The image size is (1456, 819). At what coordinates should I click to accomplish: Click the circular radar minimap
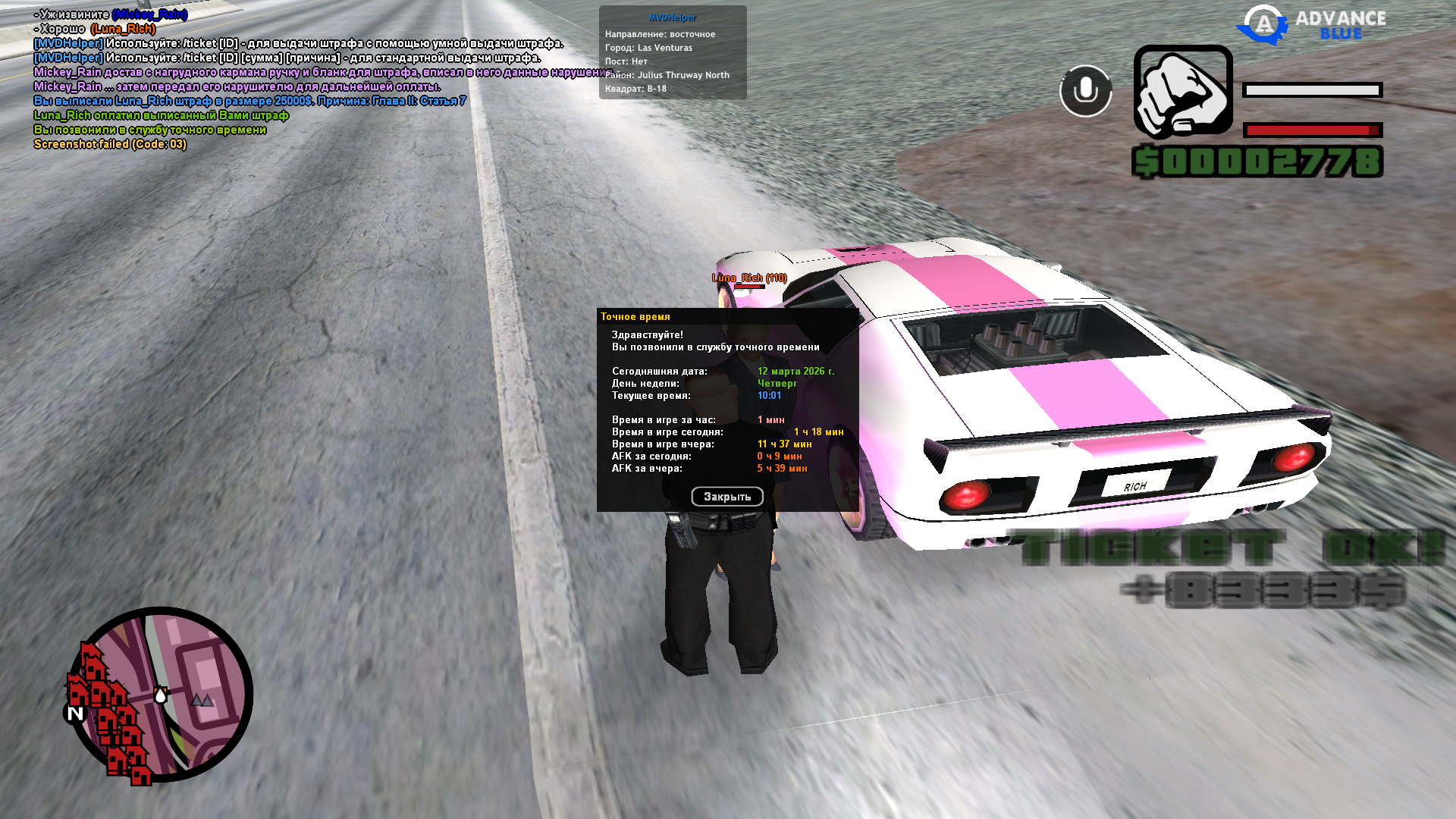(x=161, y=694)
